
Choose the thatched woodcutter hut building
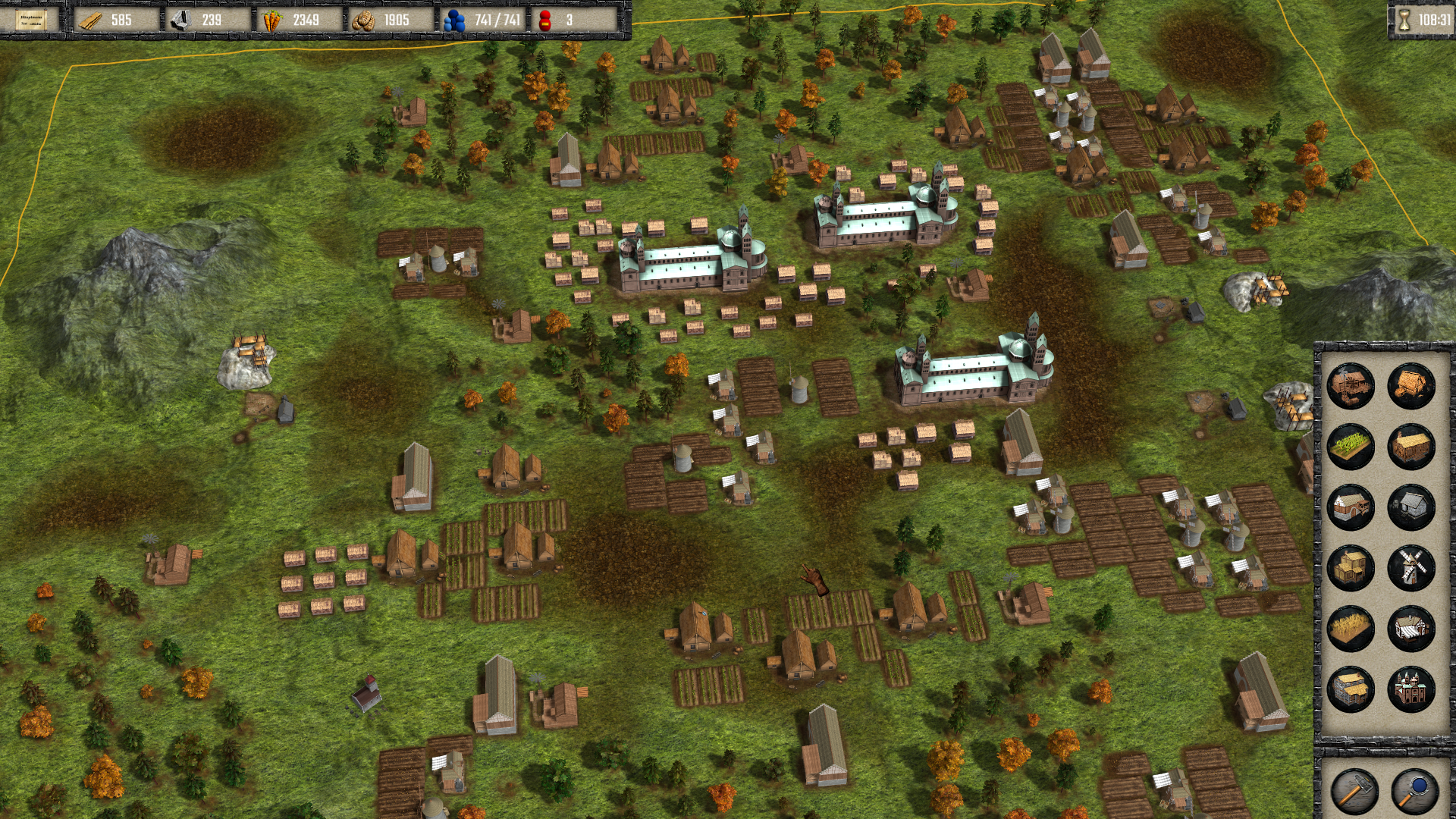pyautogui.click(x=1411, y=386)
